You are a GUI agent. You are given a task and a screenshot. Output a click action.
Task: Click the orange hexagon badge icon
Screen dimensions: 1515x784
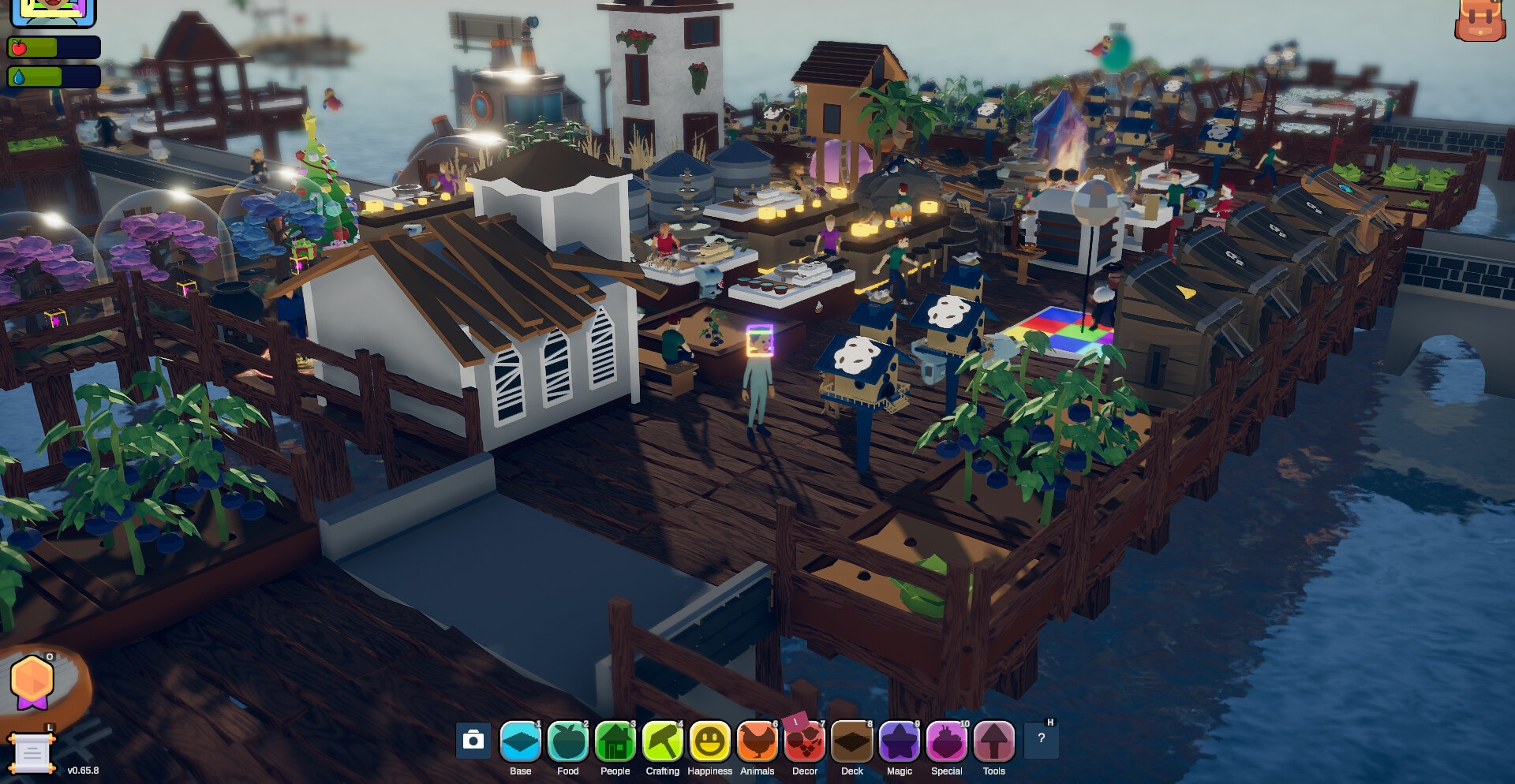click(x=32, y=681)
